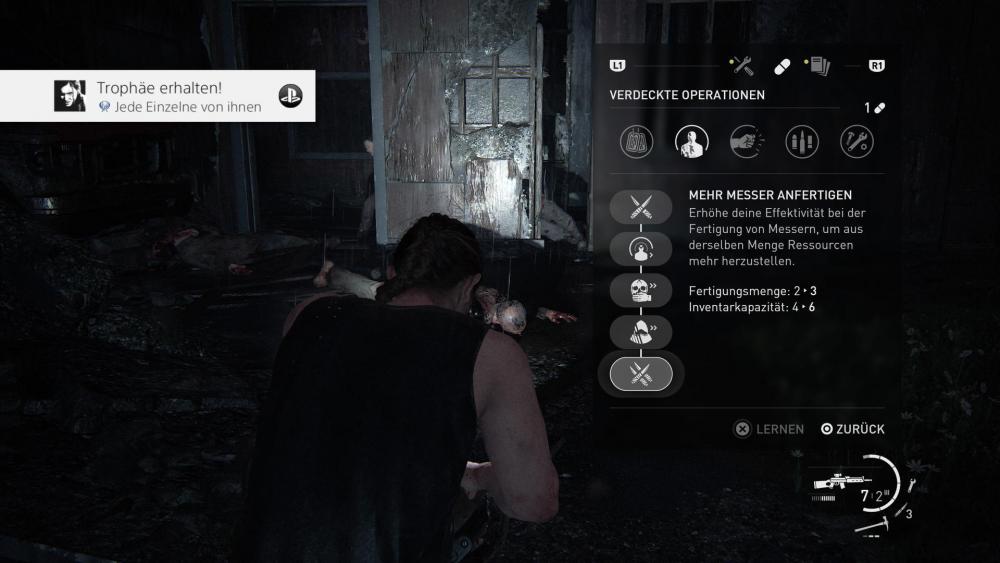The image size is (1000, 563).
Task: Pick the hooded figure skill
Action: pos(641,332)
